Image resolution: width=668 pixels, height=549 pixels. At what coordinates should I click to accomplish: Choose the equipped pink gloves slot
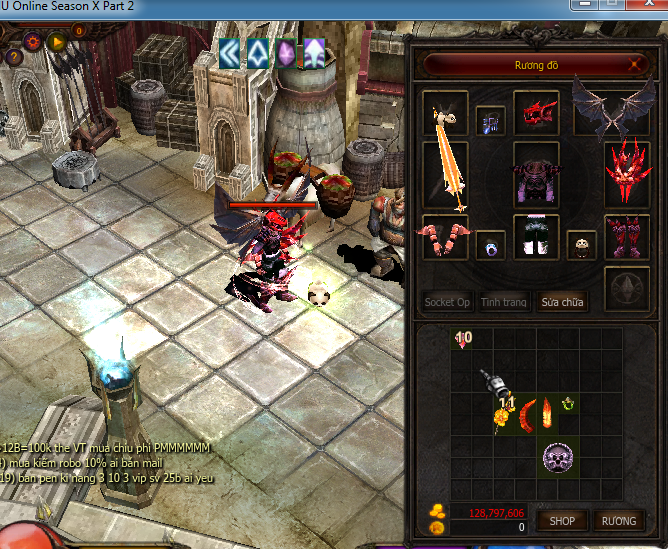click(x=445, y=239)
